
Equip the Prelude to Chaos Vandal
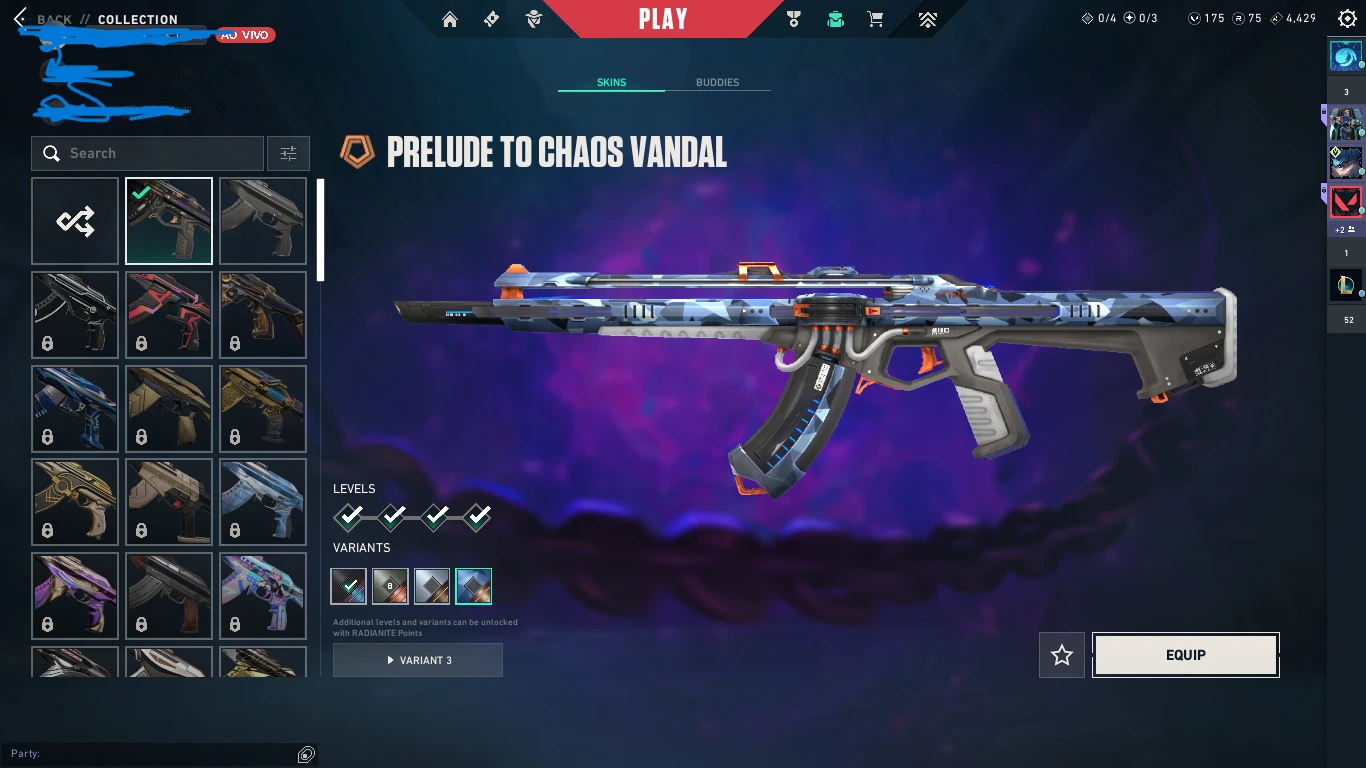pyautogui.click(x=1185, y=655)
